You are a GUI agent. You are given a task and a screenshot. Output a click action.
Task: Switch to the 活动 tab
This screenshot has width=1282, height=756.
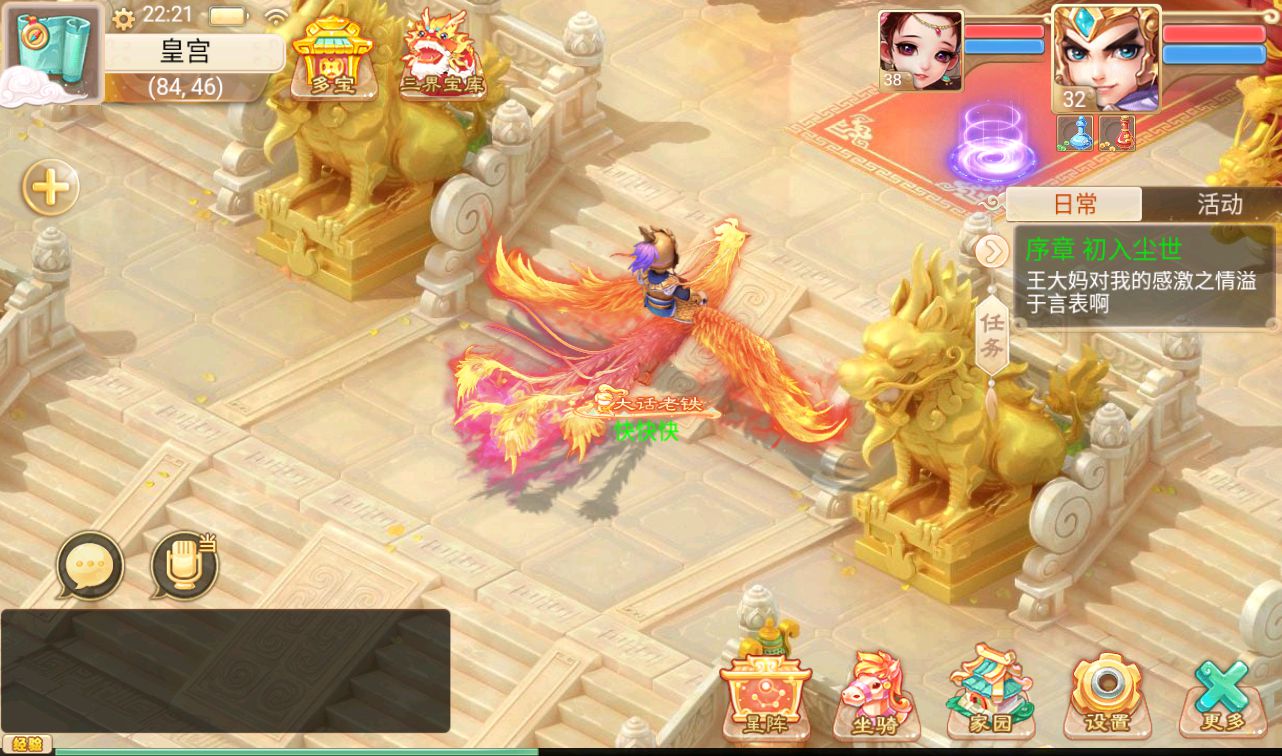coord(1219,204)
